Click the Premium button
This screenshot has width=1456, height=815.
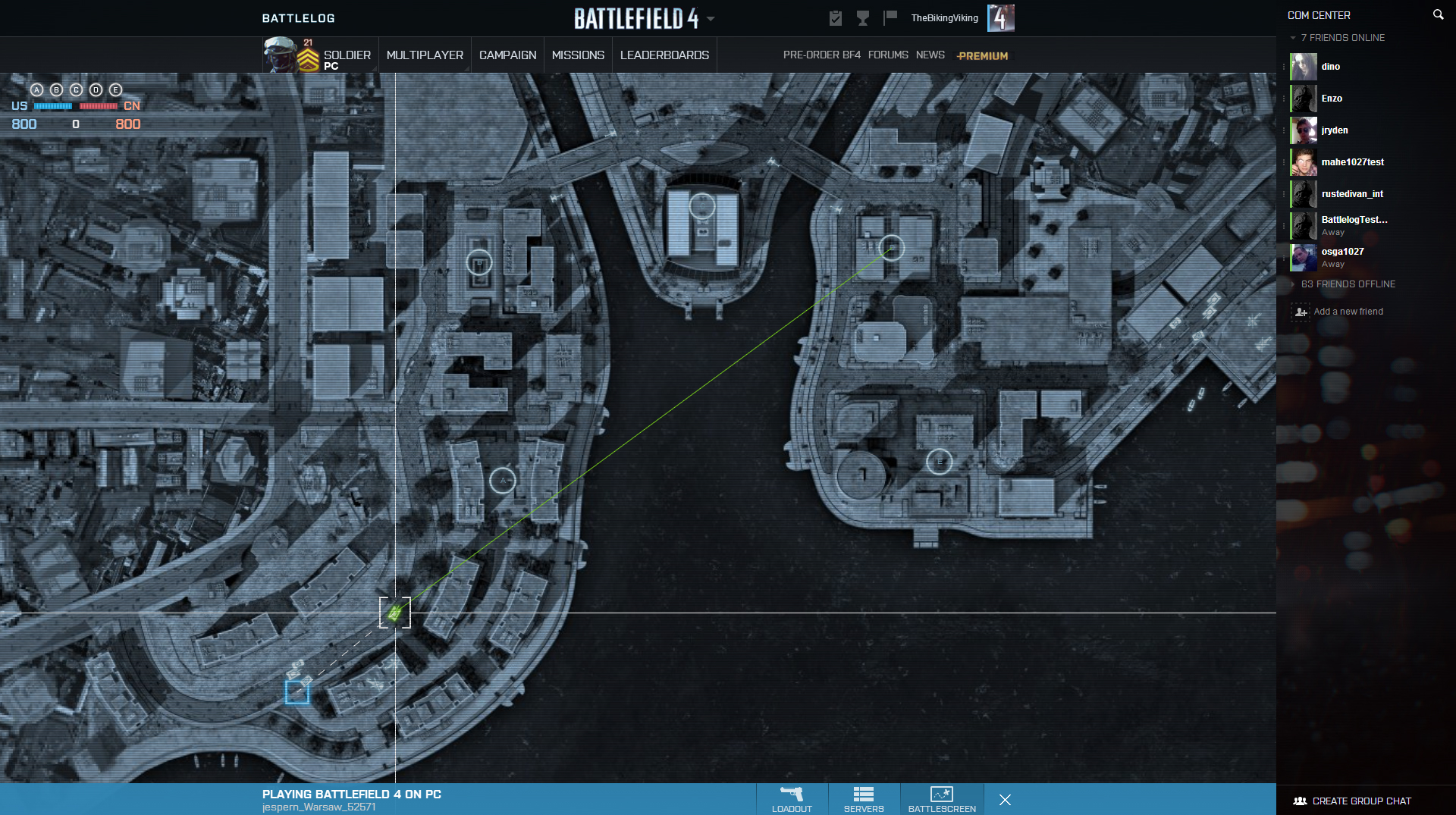coord(981,55)
